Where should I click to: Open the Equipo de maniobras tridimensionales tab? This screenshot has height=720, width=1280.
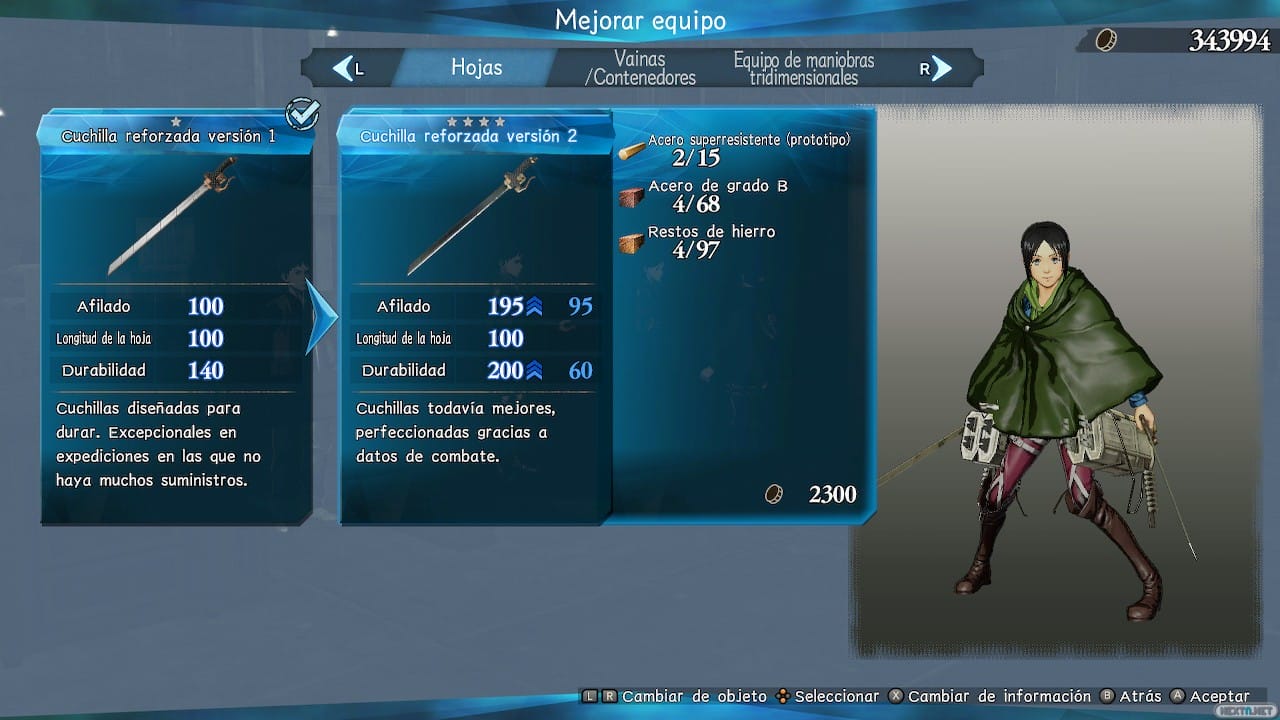(806, 67)
